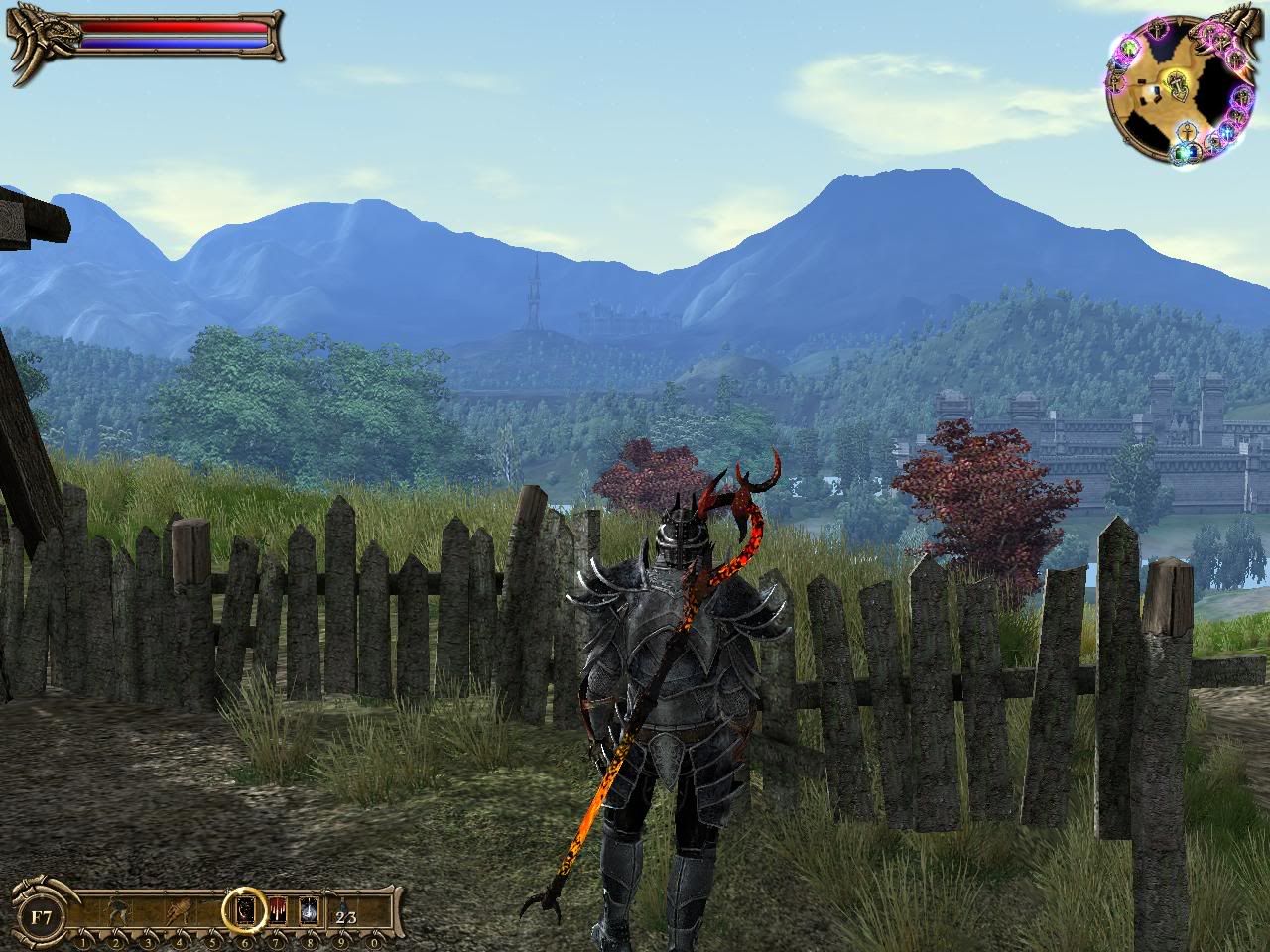
Task: Cast the blue swirl spell card
Action: pos(309,908)
